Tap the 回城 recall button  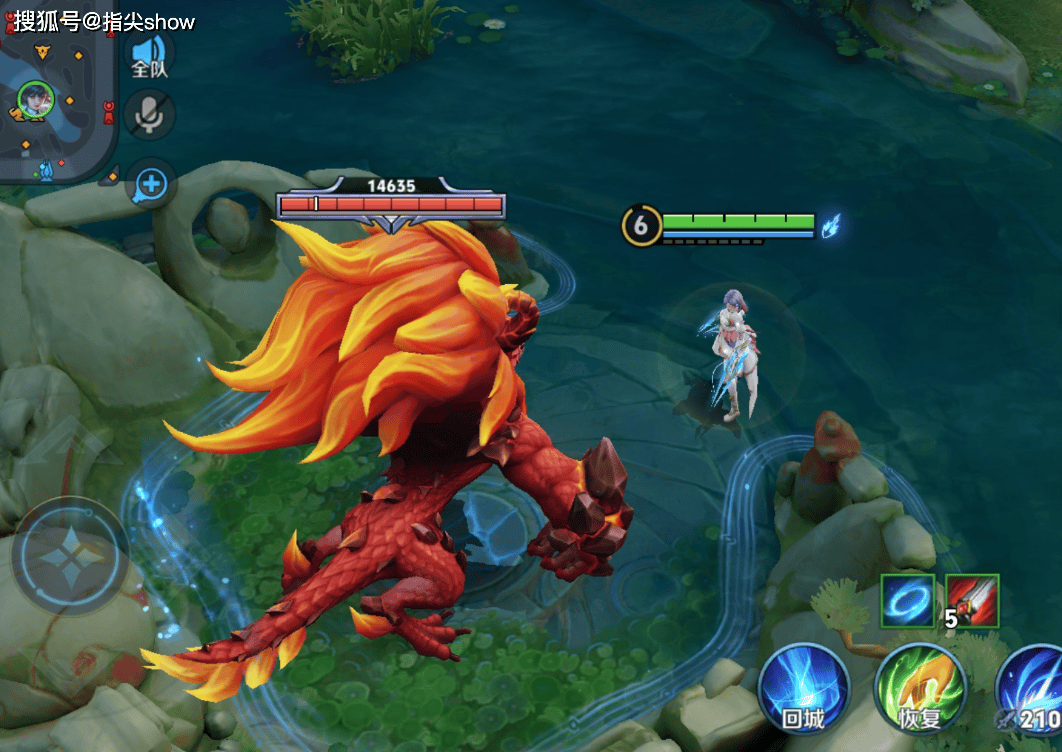coord(803,689)
